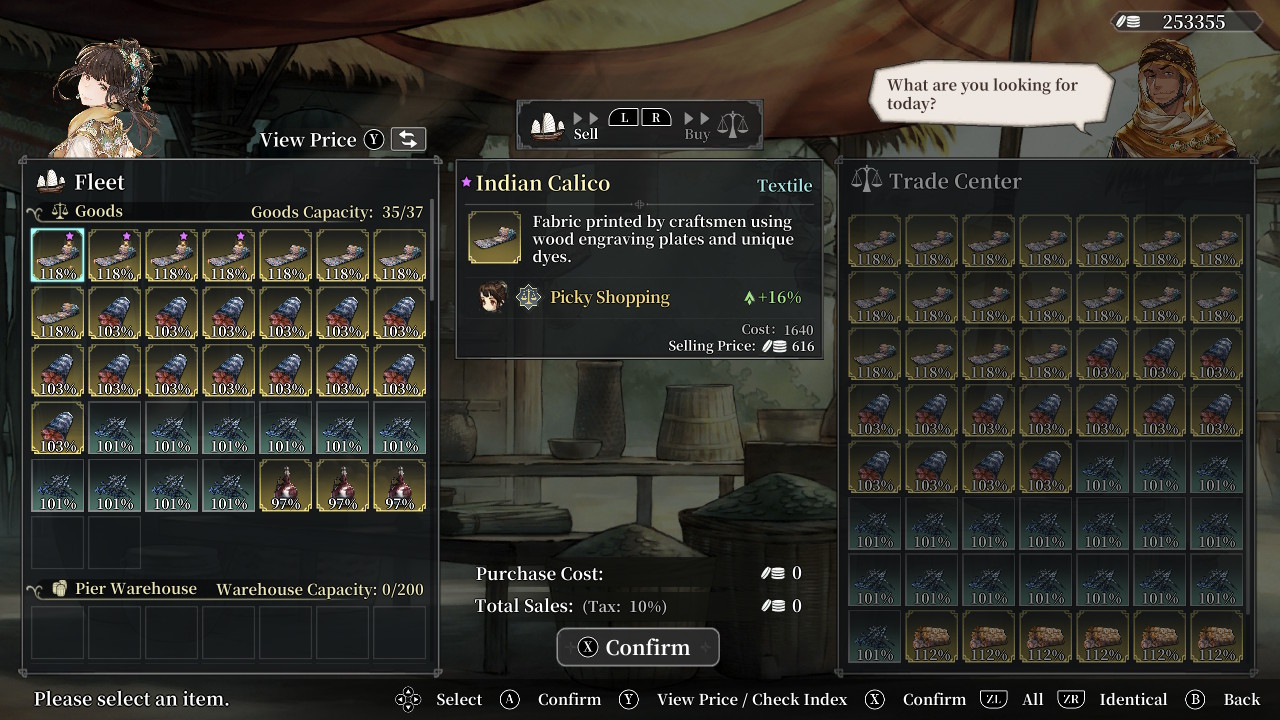Screen dimensions: 1280x720
Task: Switch to the Buy tab with scales icon
Action: click(716, 125)
